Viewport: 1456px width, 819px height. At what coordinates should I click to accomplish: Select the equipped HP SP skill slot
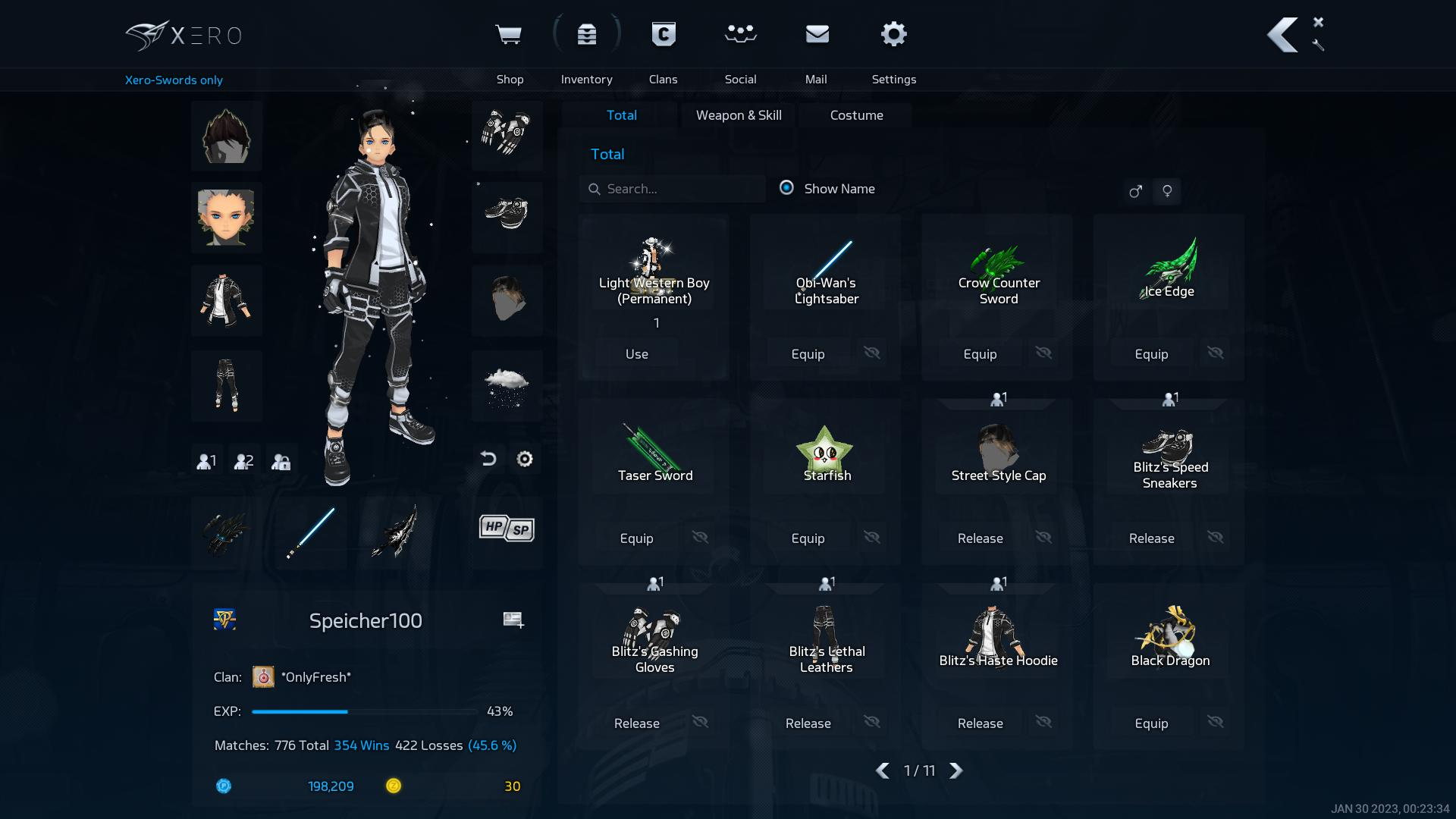pyautogui.click(x=507, y=529)
